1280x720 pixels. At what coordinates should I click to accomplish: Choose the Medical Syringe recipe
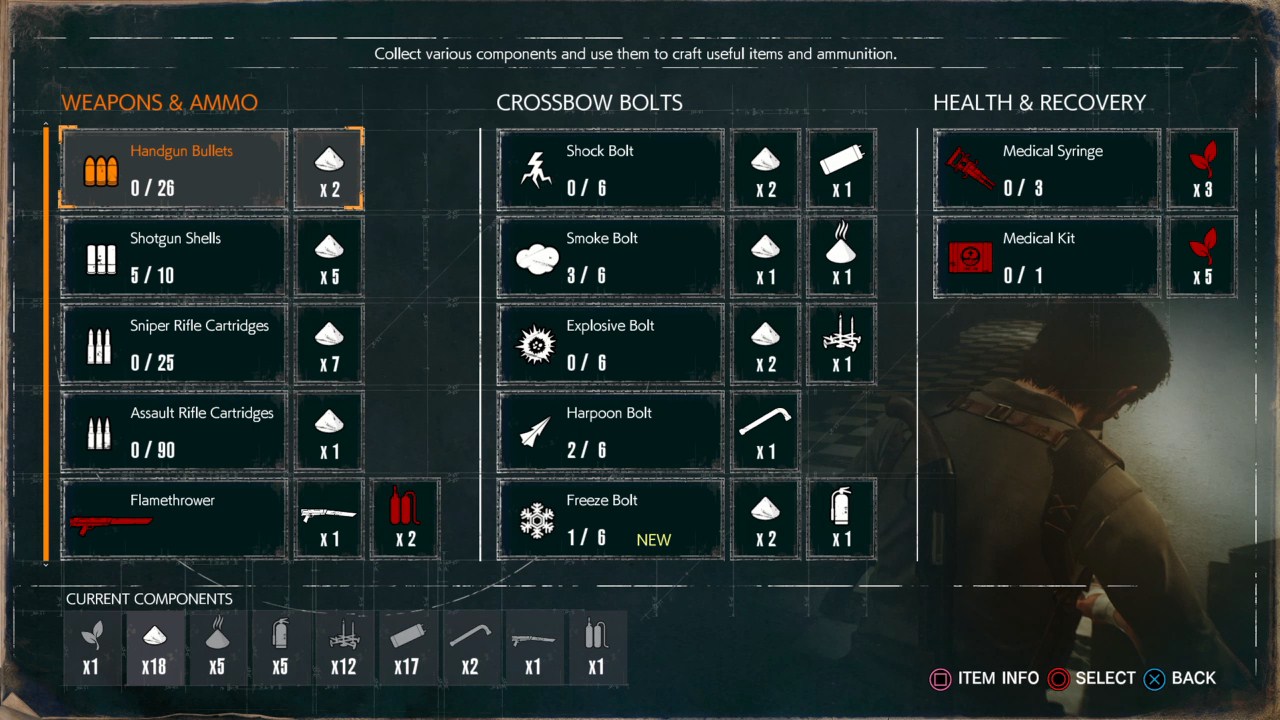[x=1046, y=169]
